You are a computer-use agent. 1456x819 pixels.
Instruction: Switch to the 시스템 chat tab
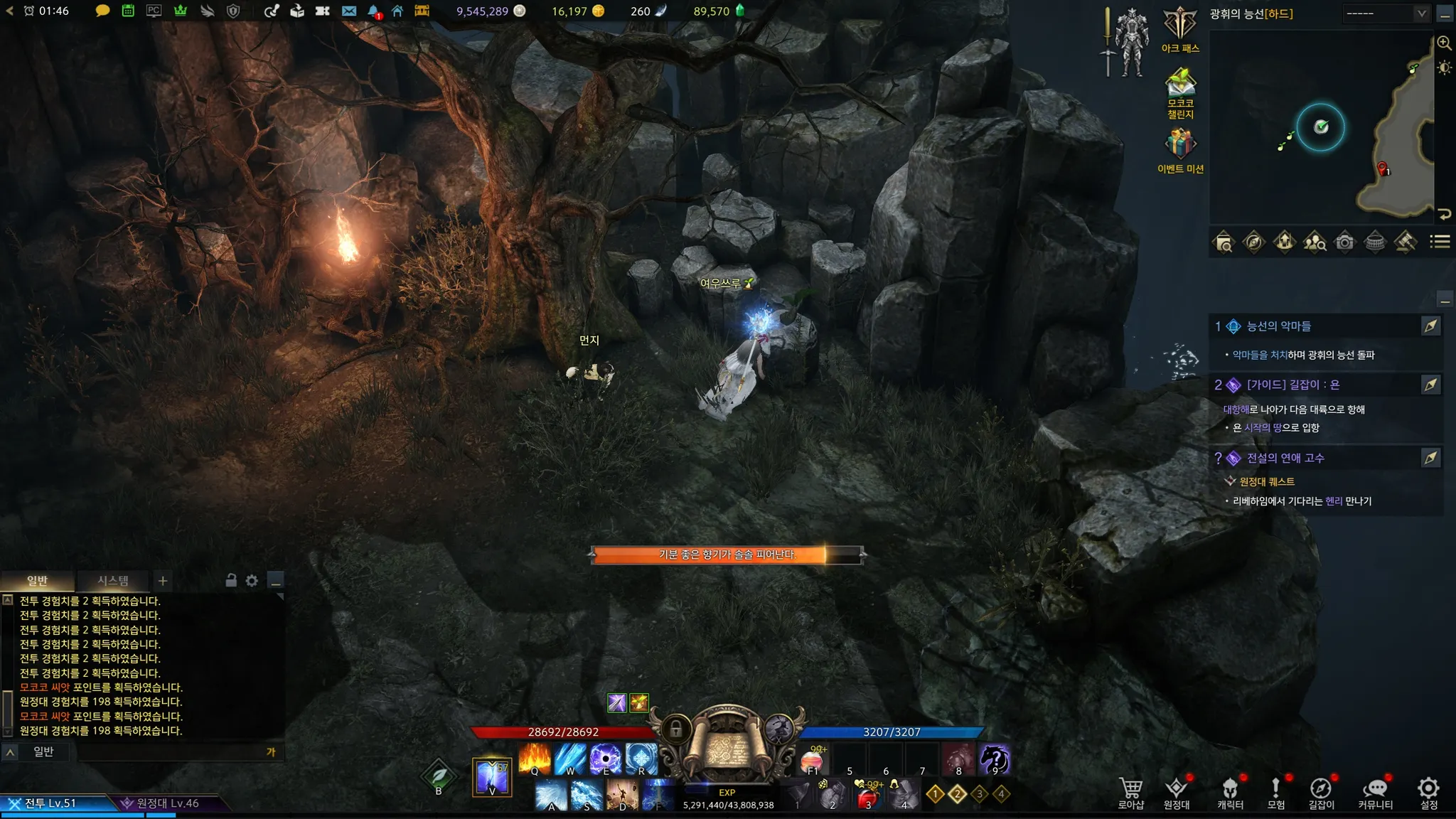[x=113, y=581]
